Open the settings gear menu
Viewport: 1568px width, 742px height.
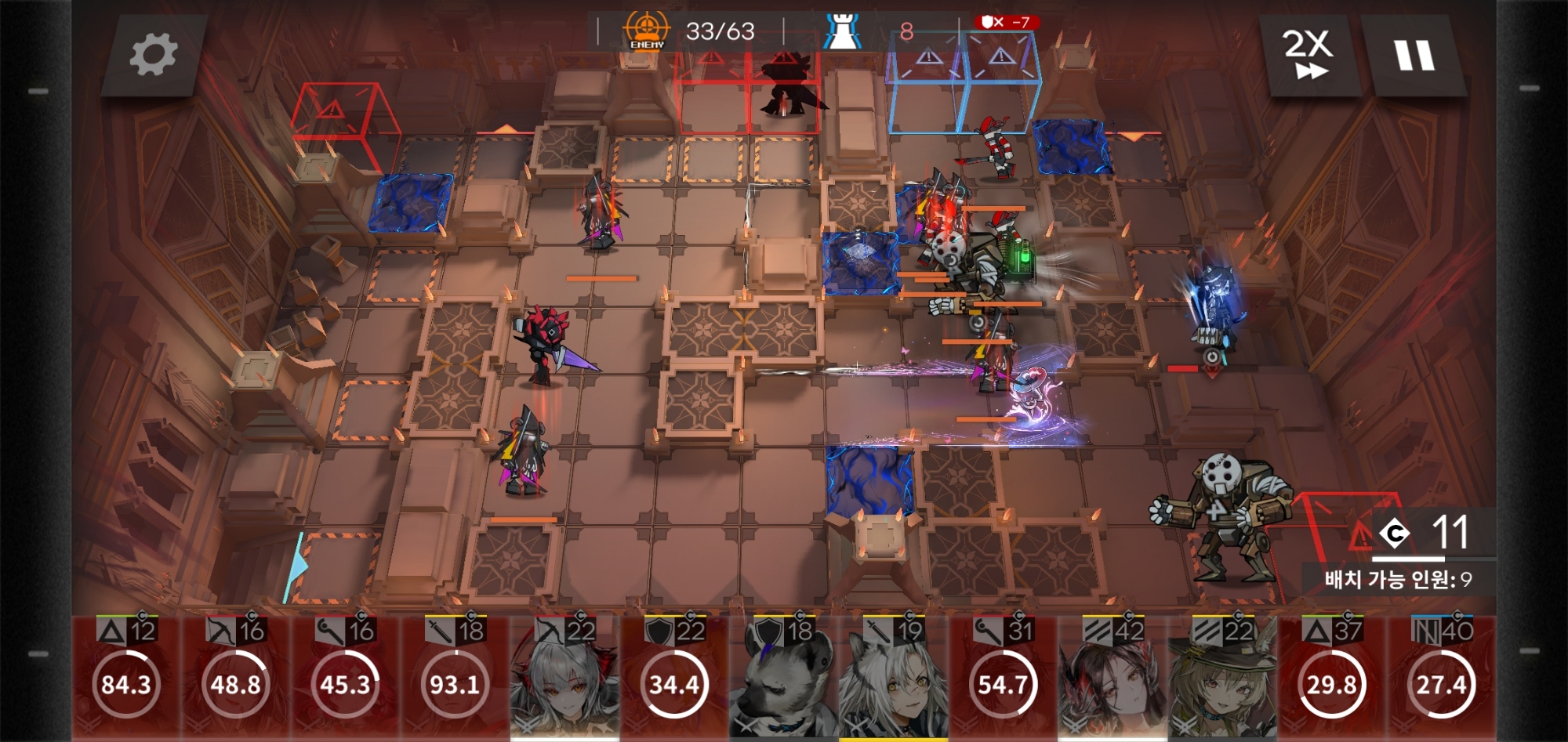point(153,55)
